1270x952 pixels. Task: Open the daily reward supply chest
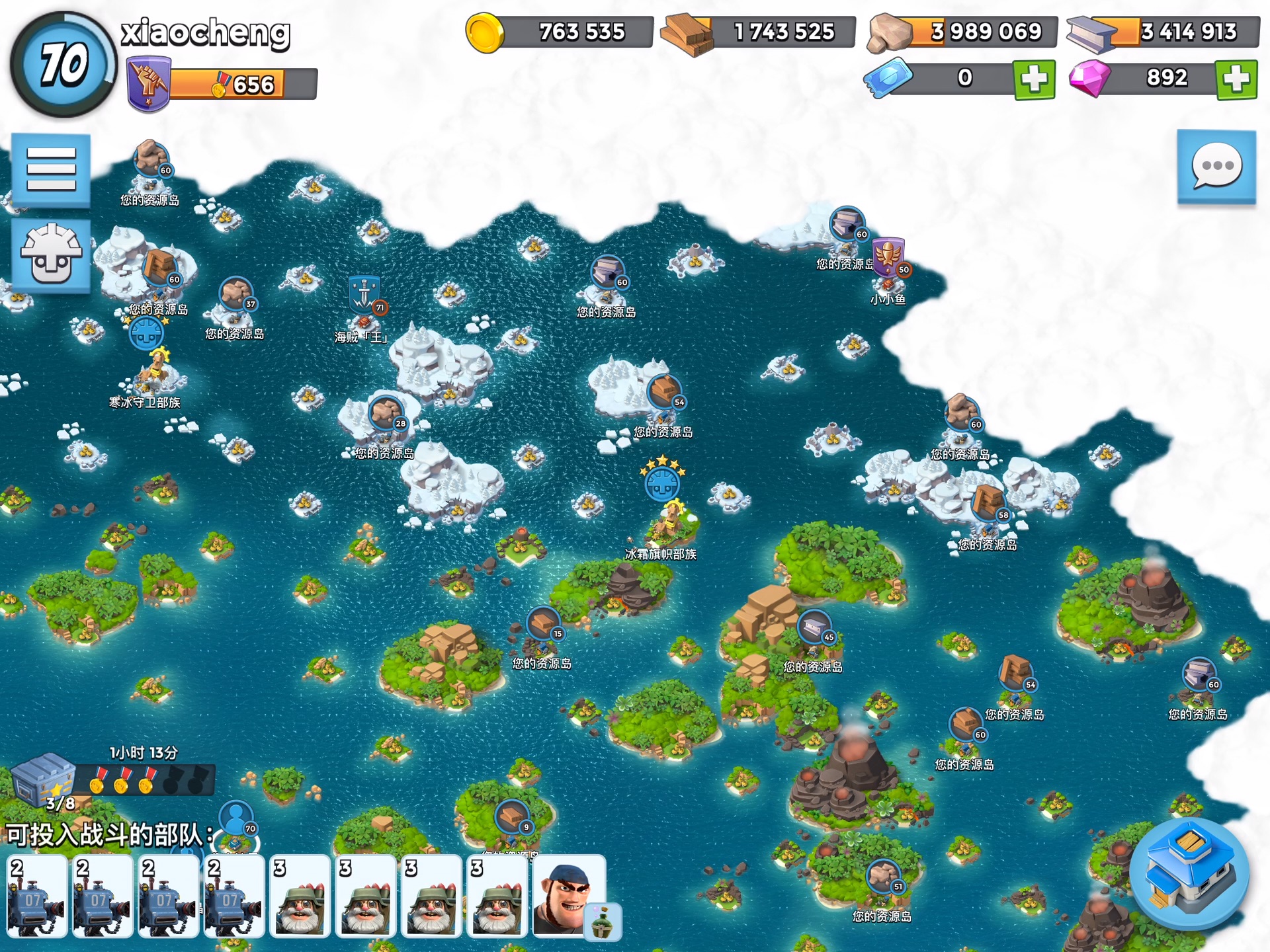44,780
